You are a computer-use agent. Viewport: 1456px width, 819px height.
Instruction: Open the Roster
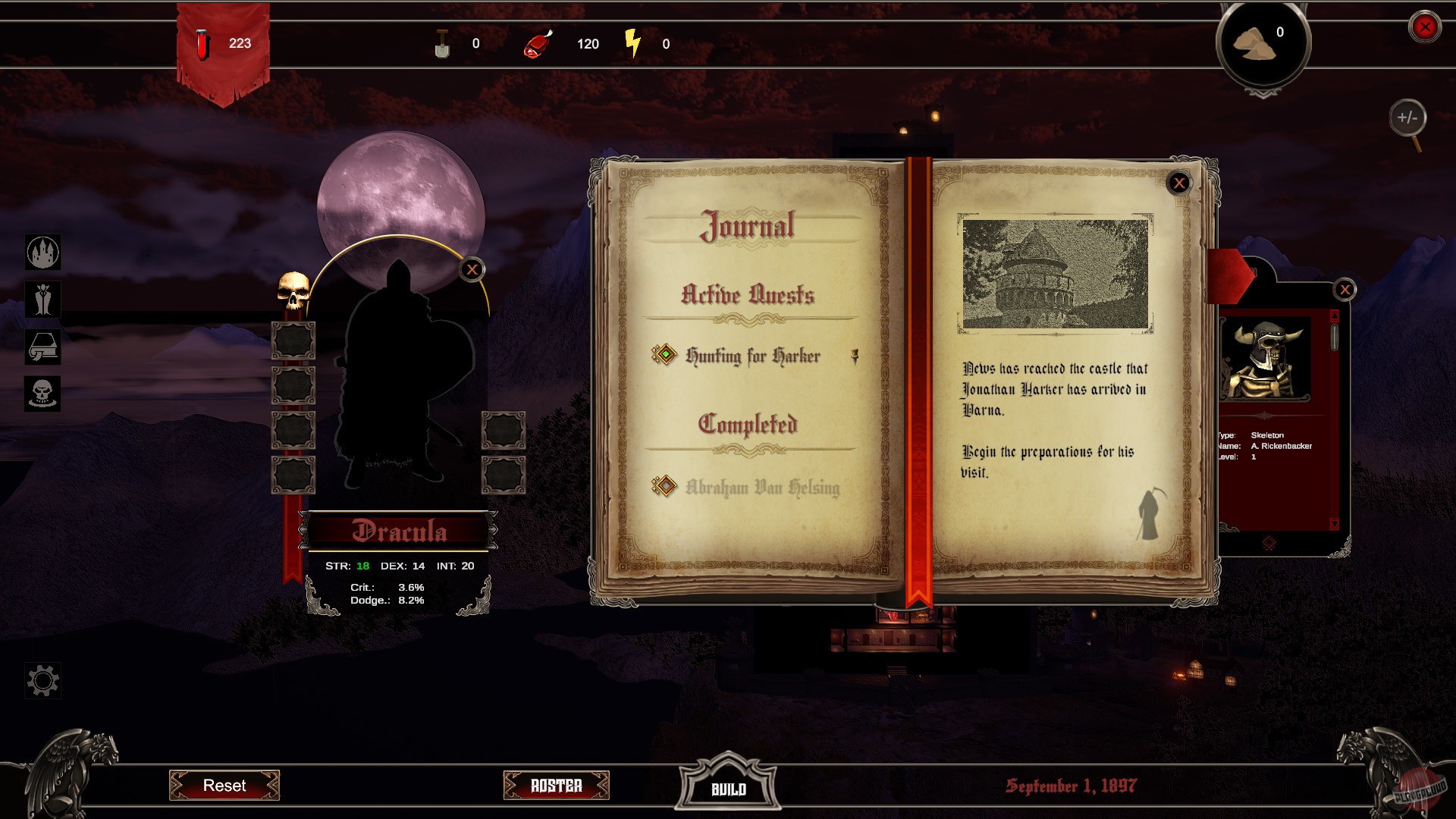click(556, 786)
